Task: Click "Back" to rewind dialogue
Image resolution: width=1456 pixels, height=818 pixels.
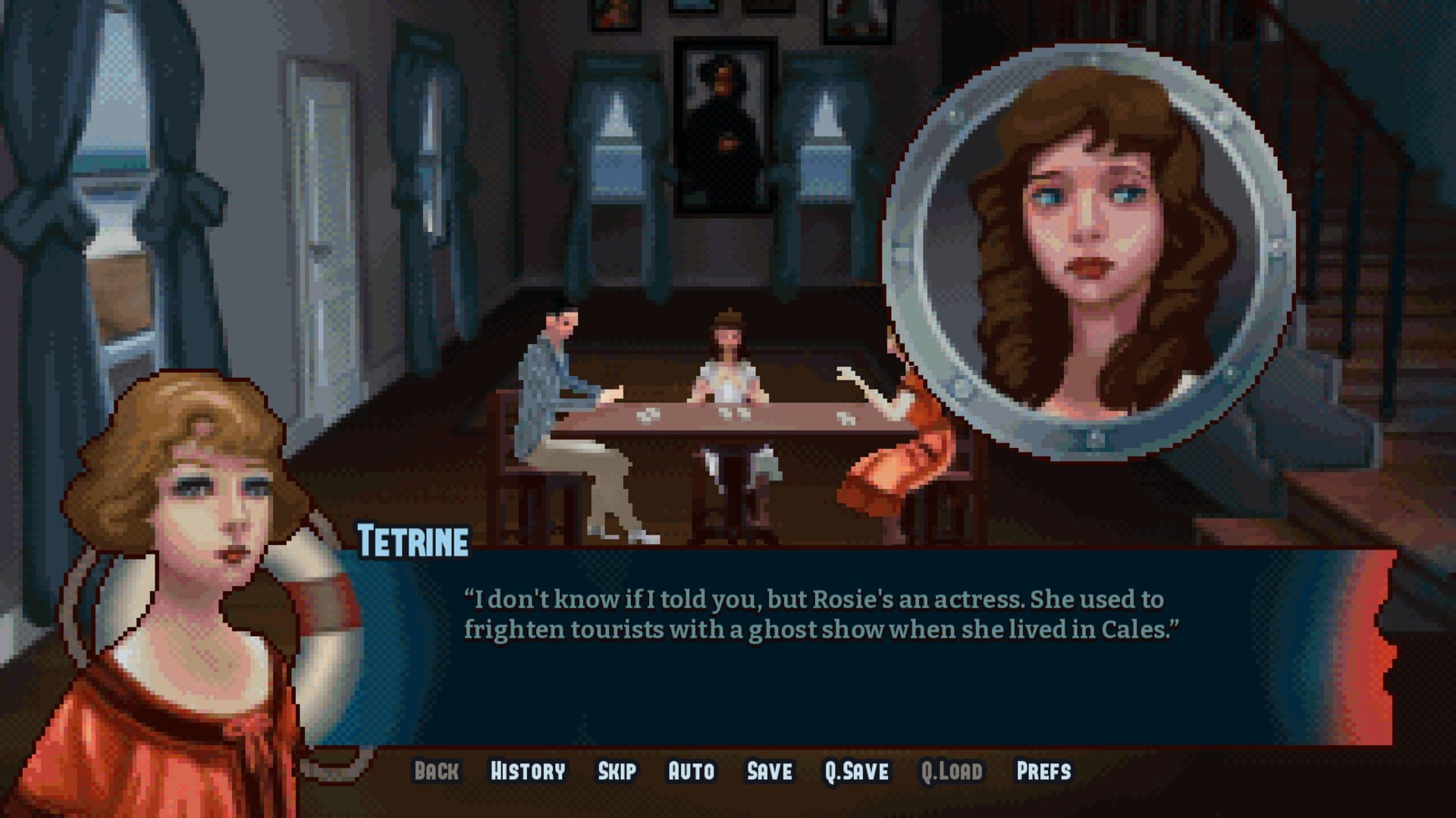Action: 435,771
